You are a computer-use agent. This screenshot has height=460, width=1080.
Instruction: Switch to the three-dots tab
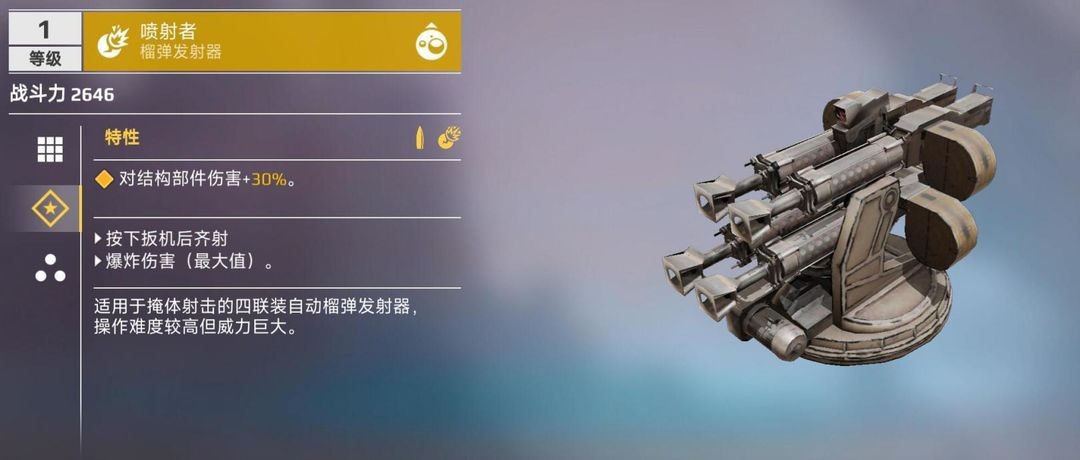(x=49, y=268)
